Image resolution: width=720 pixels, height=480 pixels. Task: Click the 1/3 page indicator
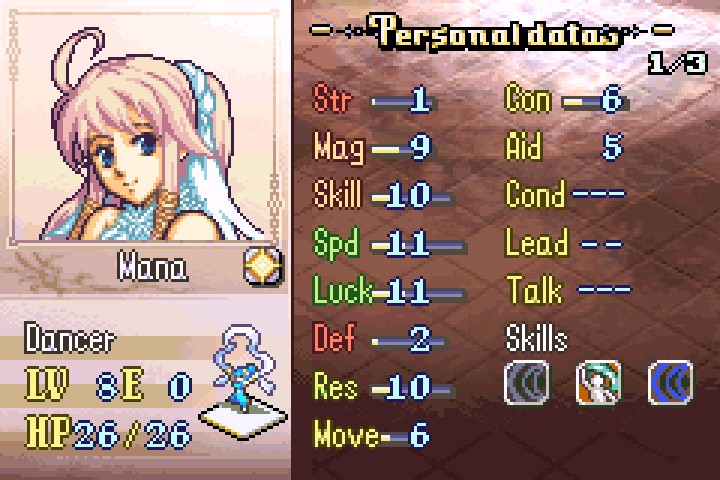(676, 64)
